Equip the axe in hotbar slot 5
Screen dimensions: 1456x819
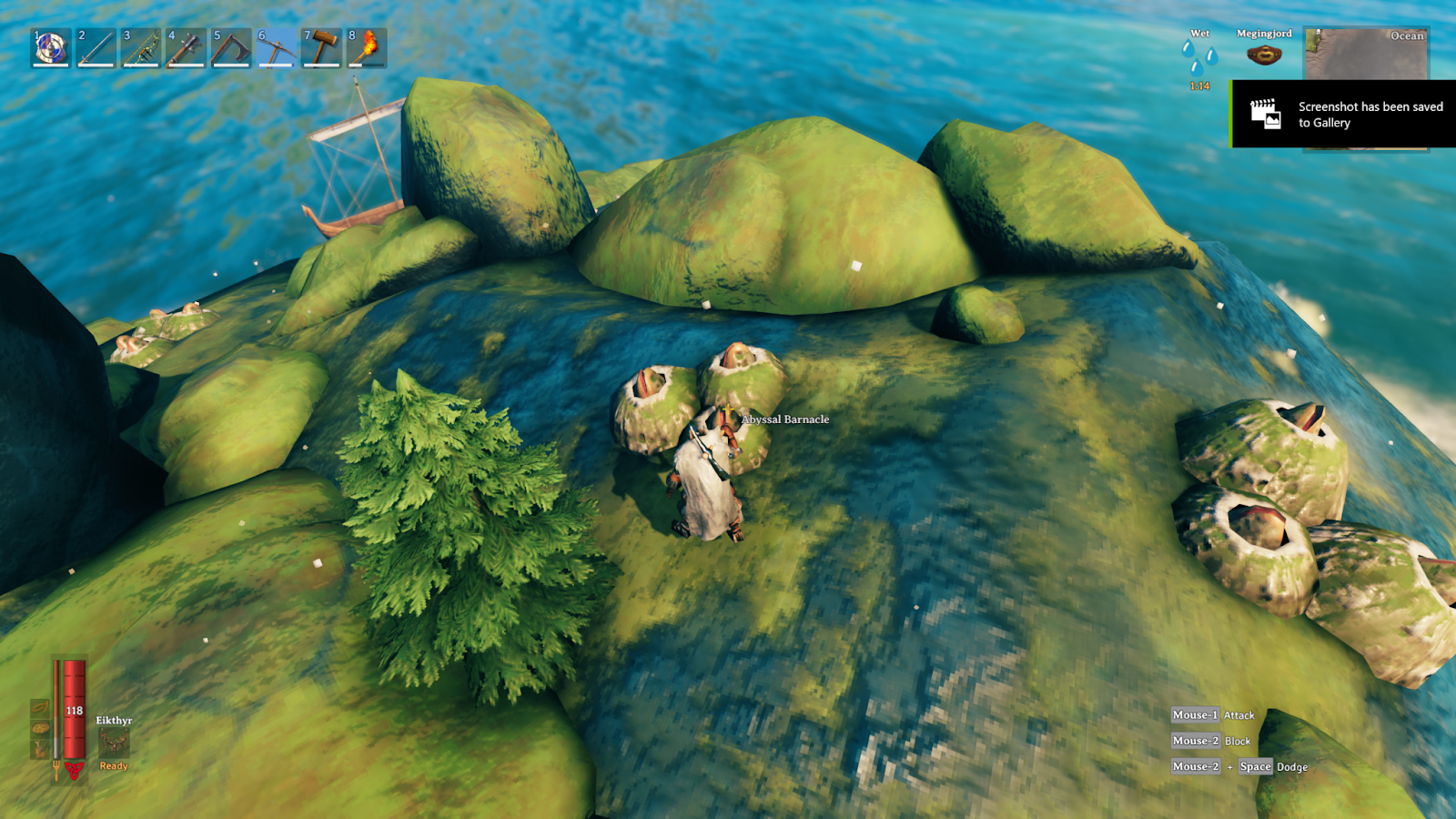click(x=231, y=47)
